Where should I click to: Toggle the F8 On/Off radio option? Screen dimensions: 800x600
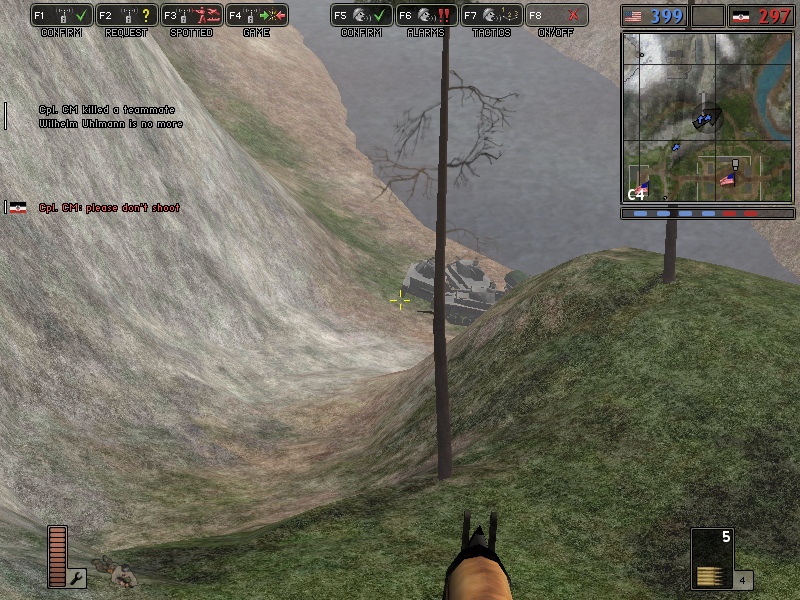(556, 16)
